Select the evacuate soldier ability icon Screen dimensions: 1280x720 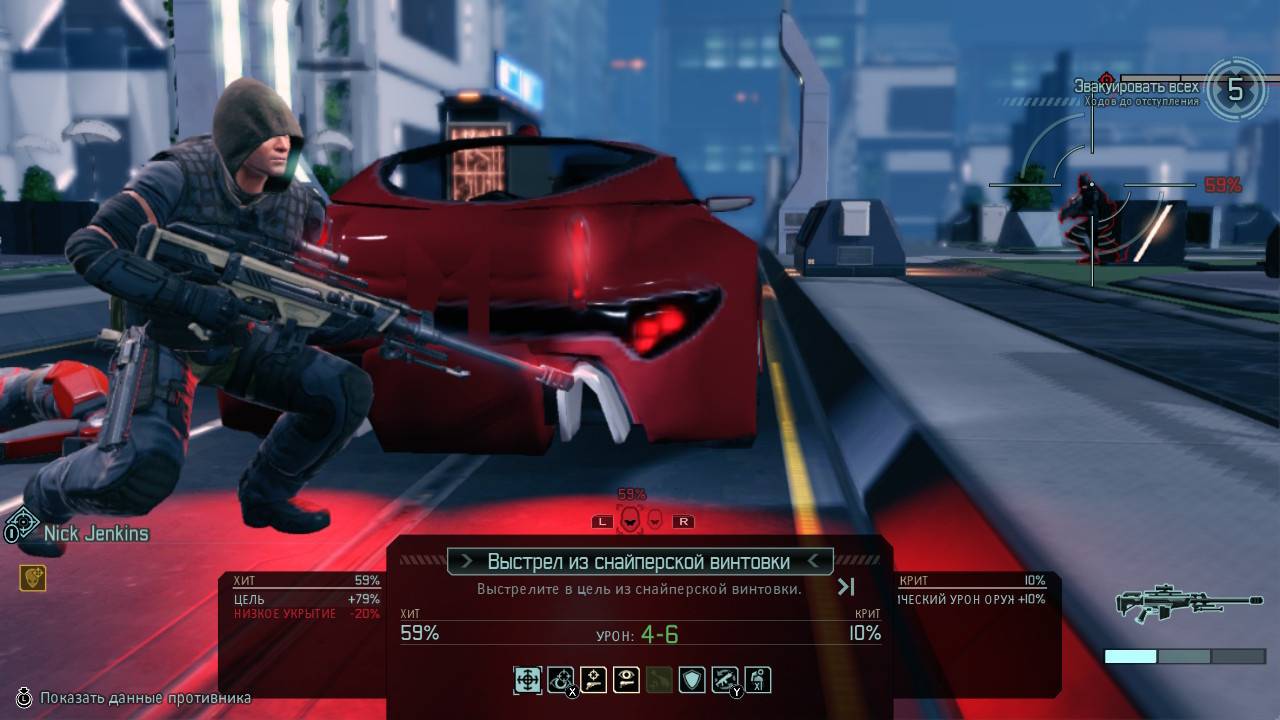pyautogui.click(x=758, y=681)
